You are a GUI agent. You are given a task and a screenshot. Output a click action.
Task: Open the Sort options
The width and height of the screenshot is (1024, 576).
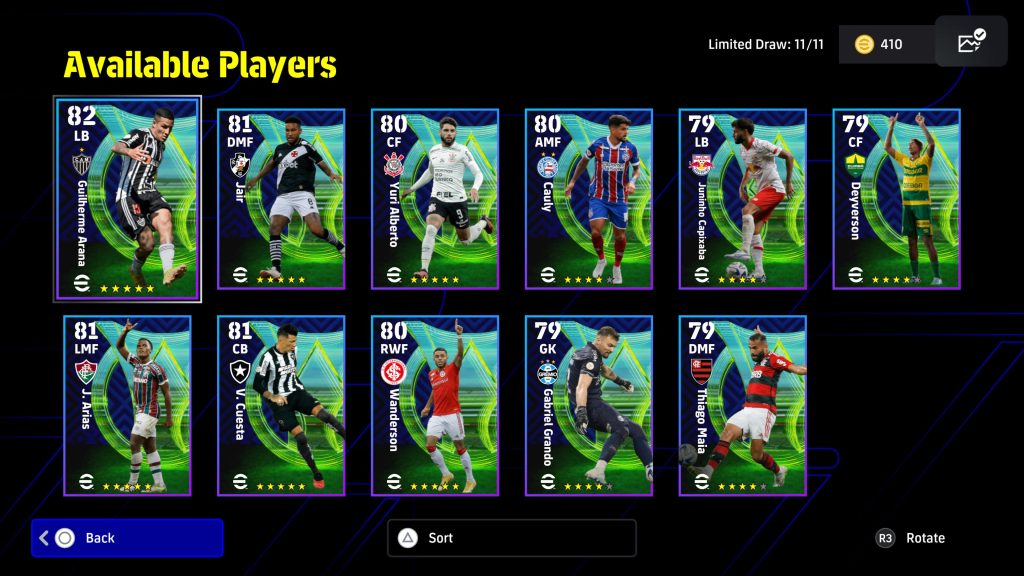pos(511,538)
